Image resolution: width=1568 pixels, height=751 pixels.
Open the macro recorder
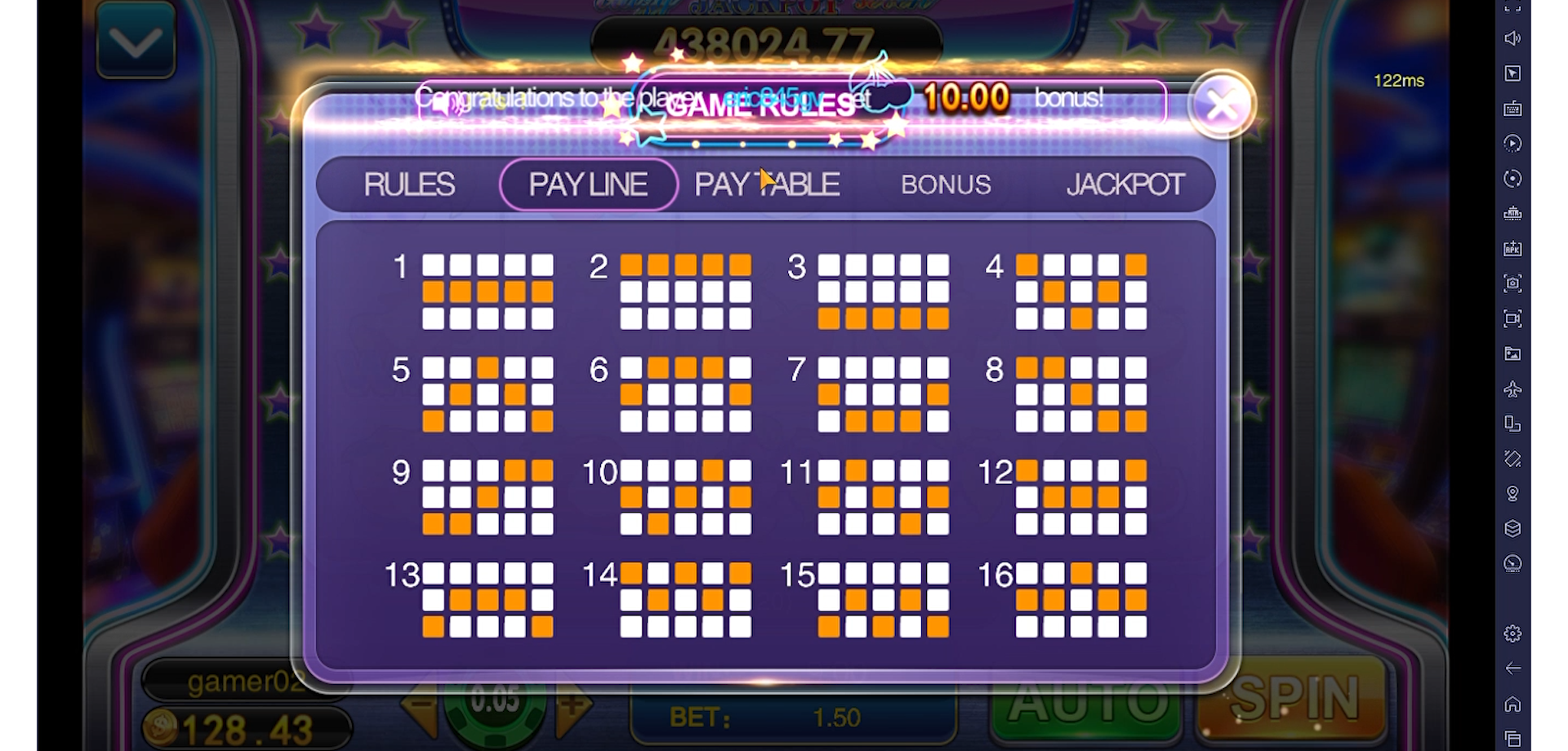tap(1513, 144)
